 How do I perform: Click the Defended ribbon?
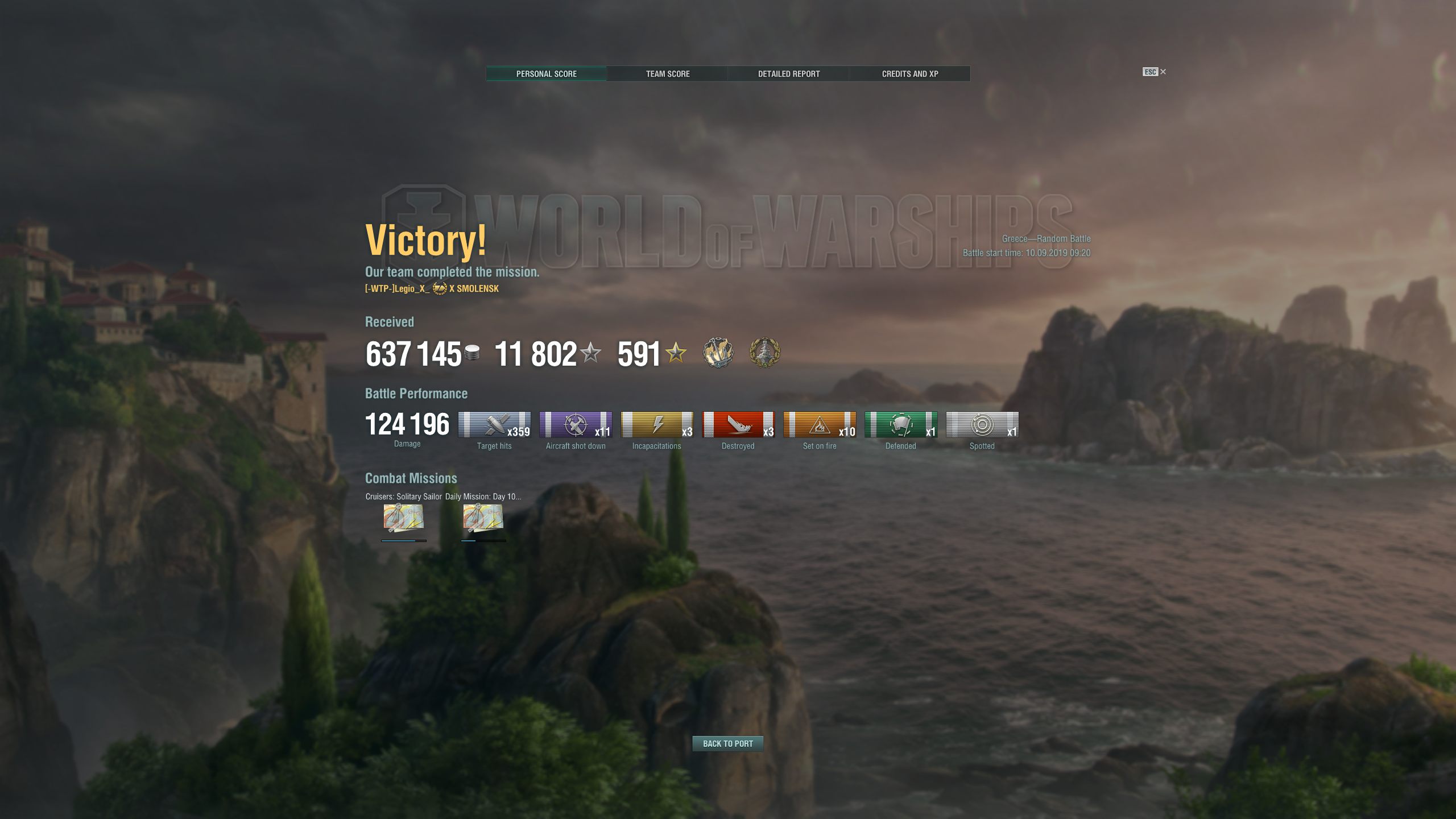pyautogui.click(x=901, y=425)
